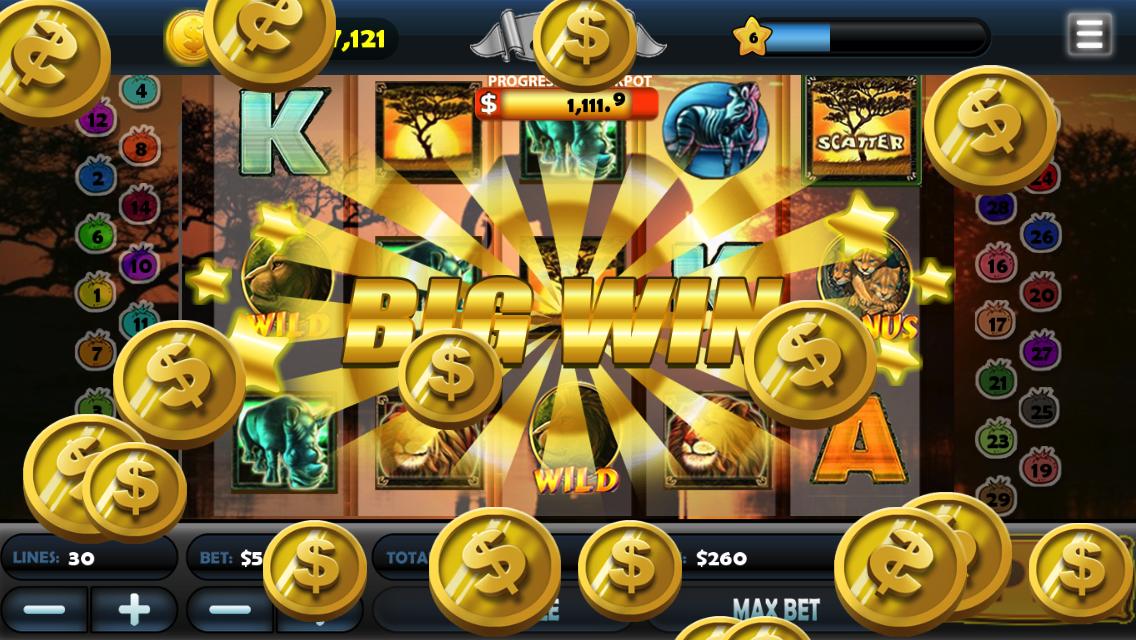Select payline marker number 12

pyautogui.click(x=97, y=121)
